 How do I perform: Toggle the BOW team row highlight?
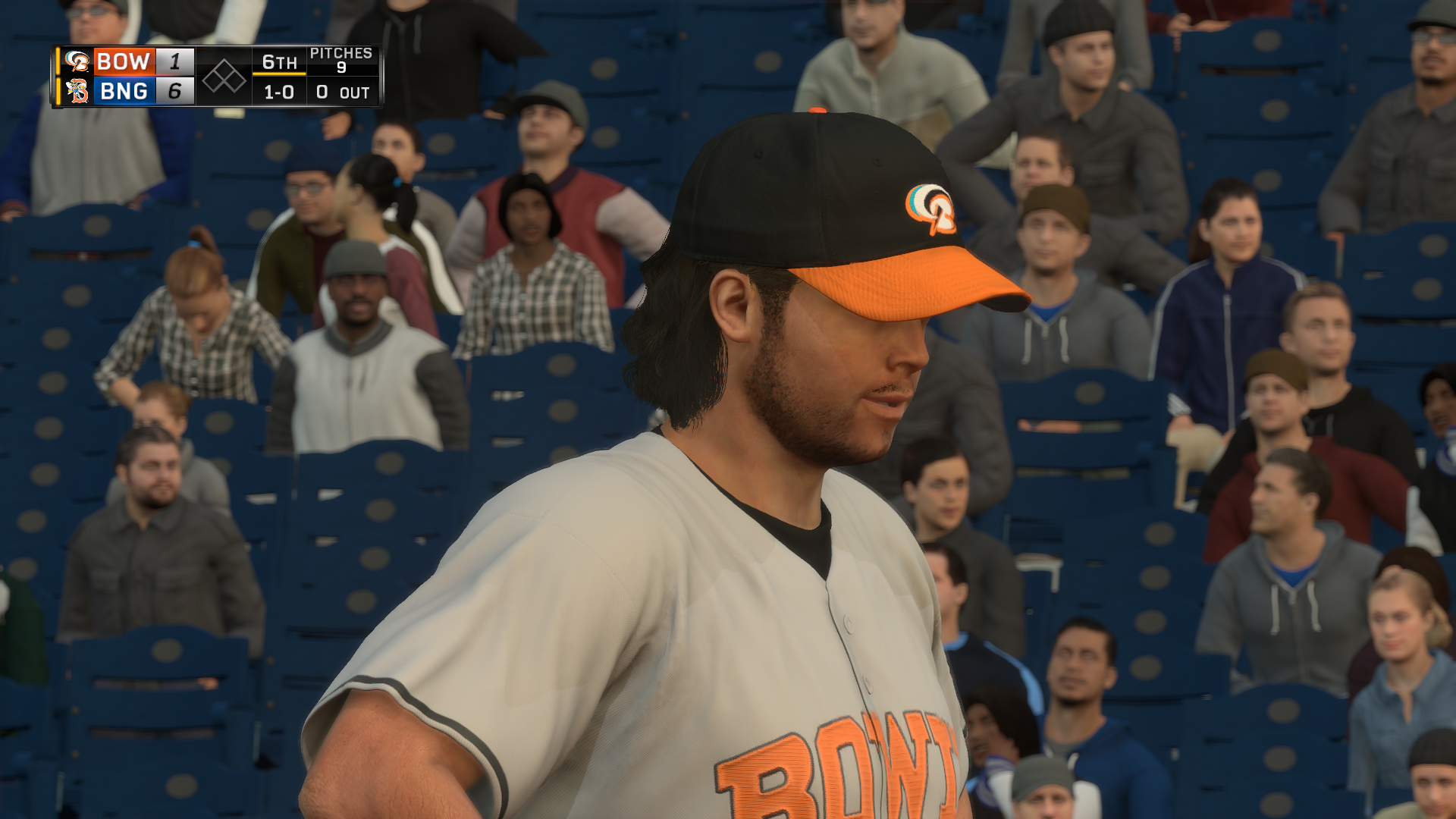[x=124, y=61]
